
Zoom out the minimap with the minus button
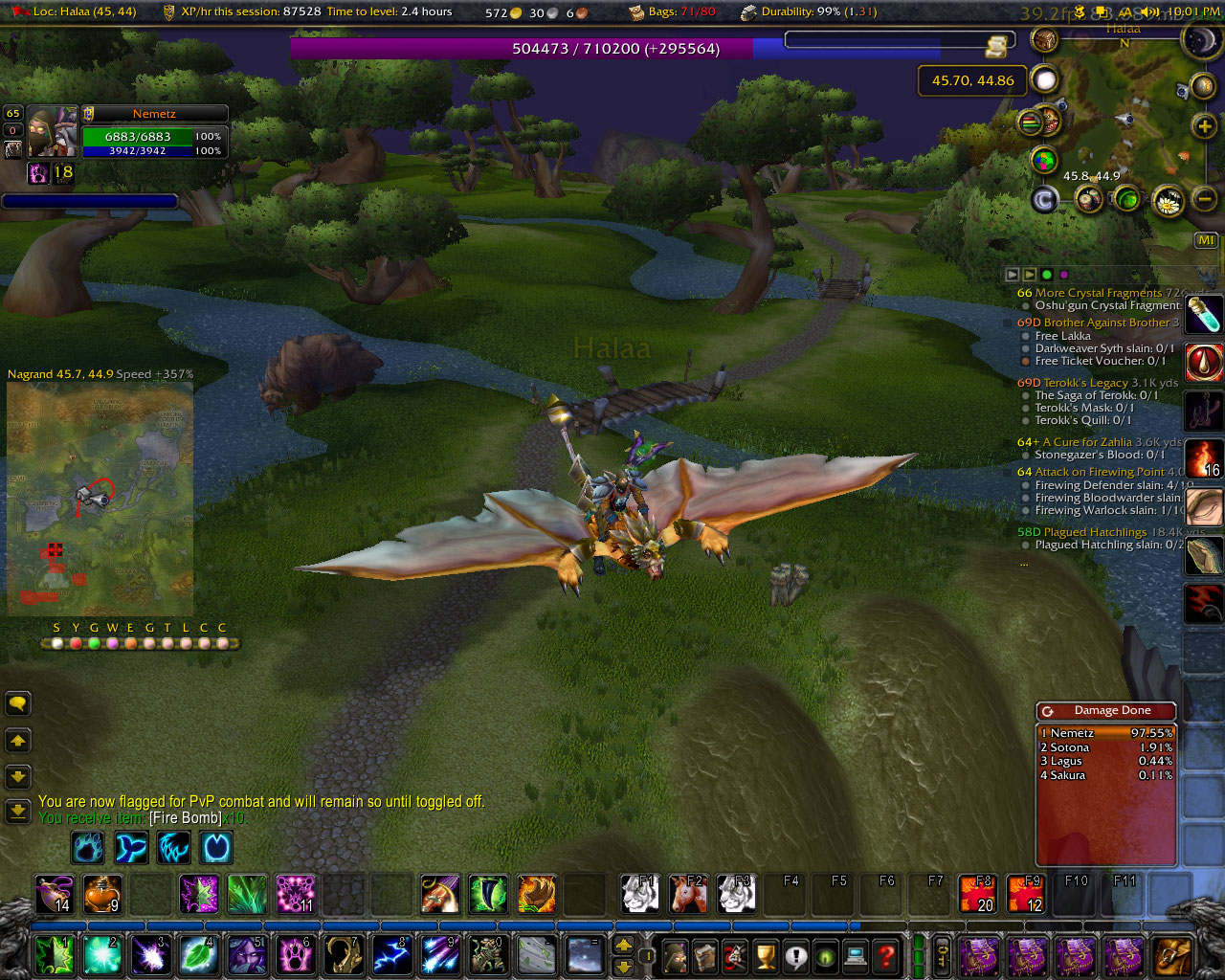tap(1205, 198)
